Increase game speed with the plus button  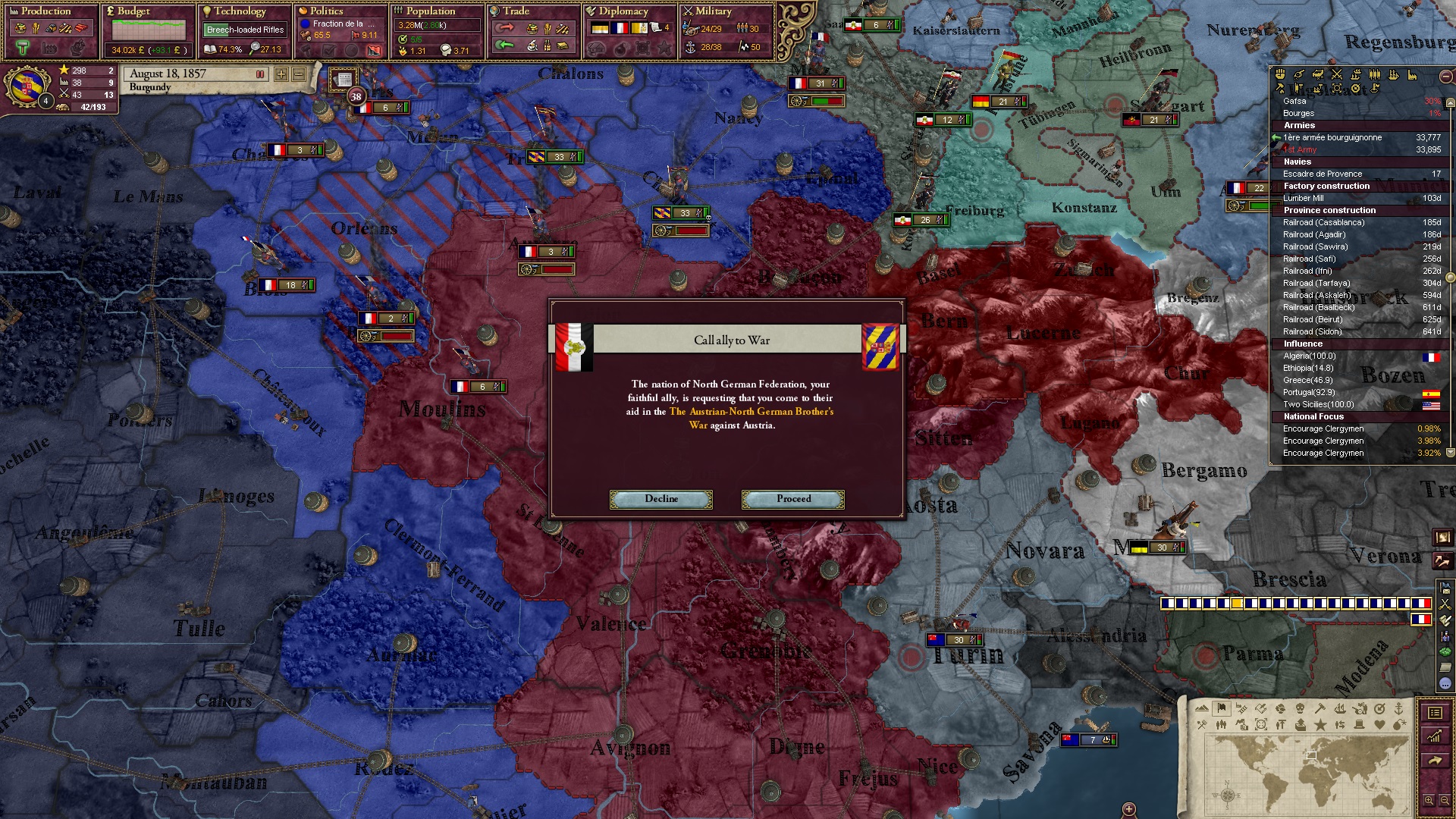[x=281, y=74]
